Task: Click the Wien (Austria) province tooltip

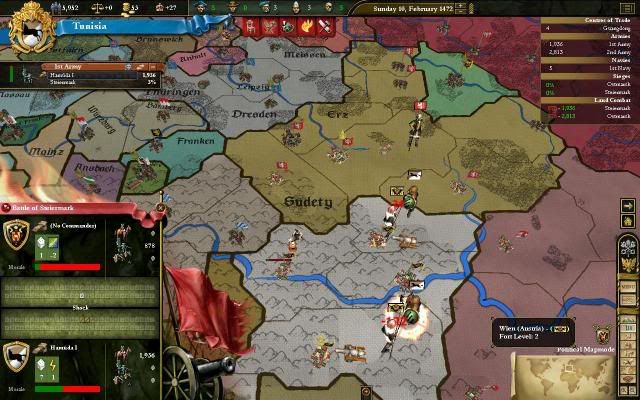Action: click(x=530, y=332)
